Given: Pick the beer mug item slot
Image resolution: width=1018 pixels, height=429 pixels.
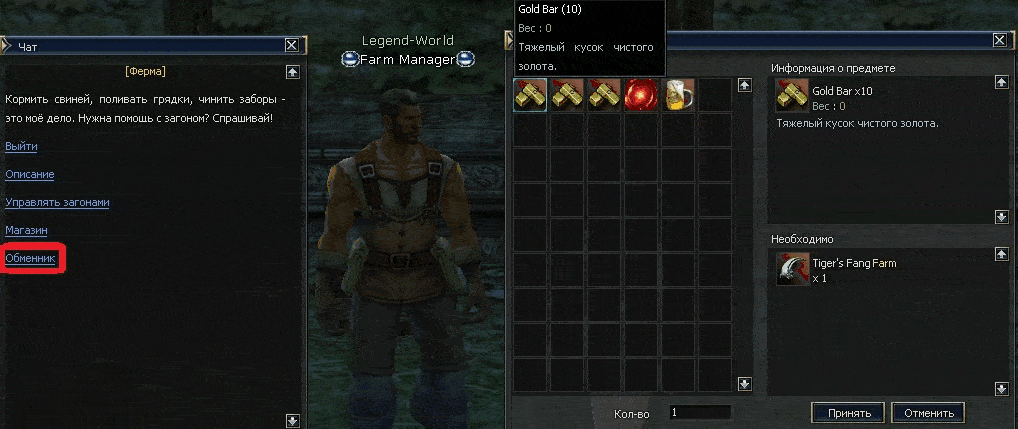Looking at the screenshot, I should (679, 95).
